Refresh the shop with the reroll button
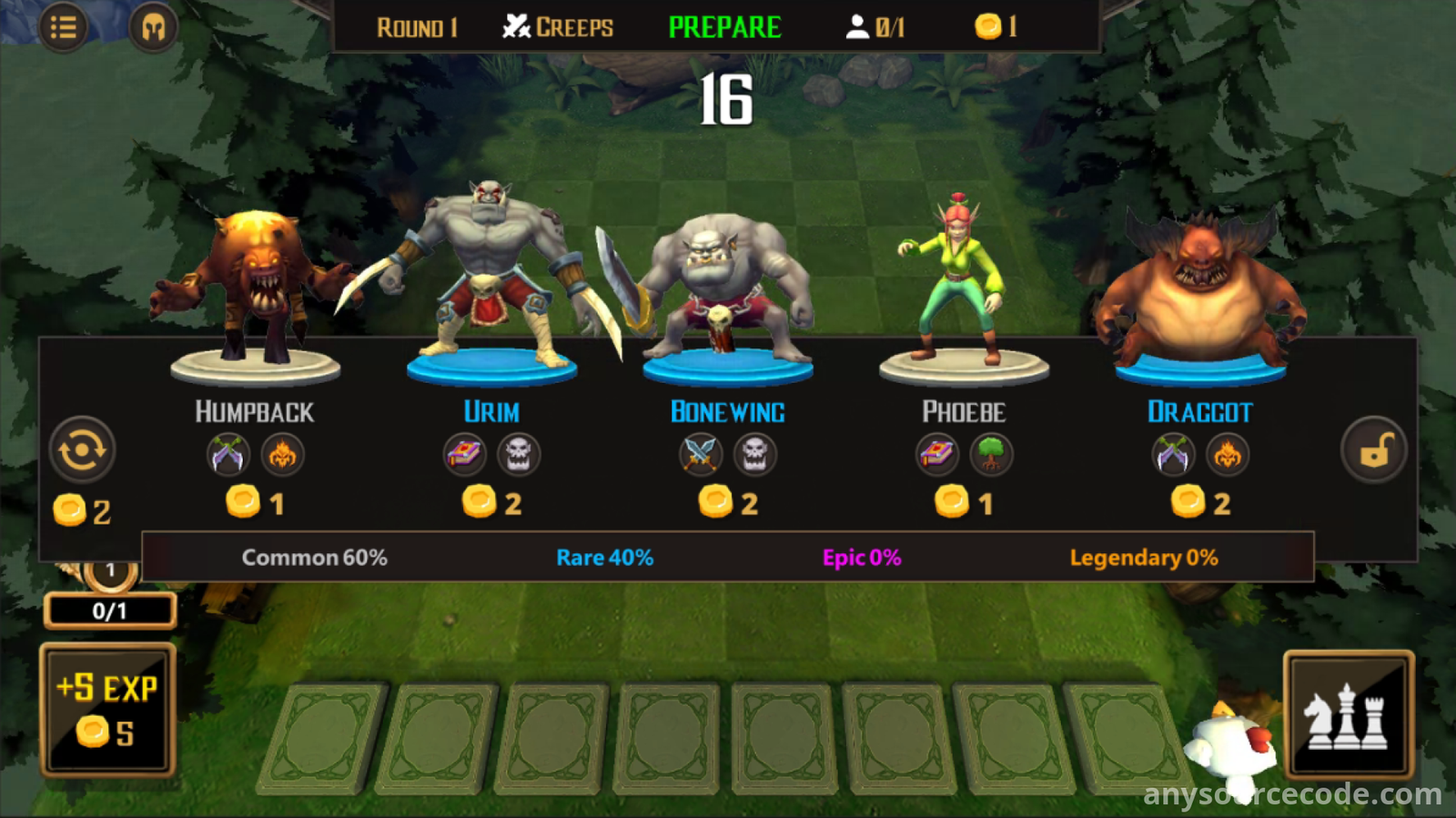The width and height of the screenshot is (1456, 818). coord(82,449)
